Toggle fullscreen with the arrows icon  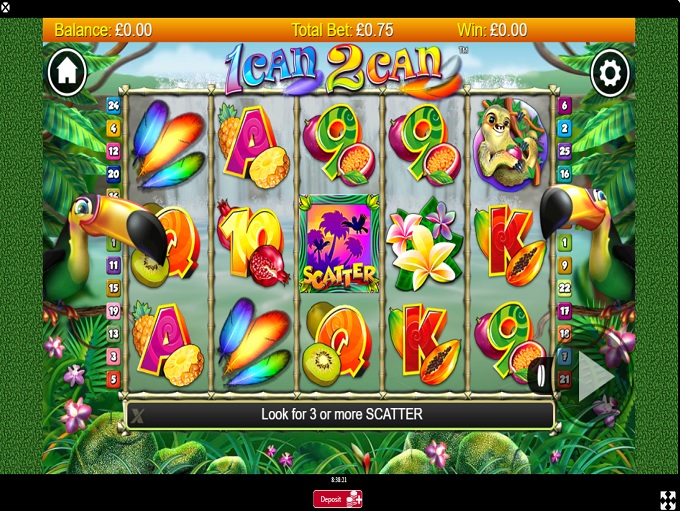pos(667,499)
